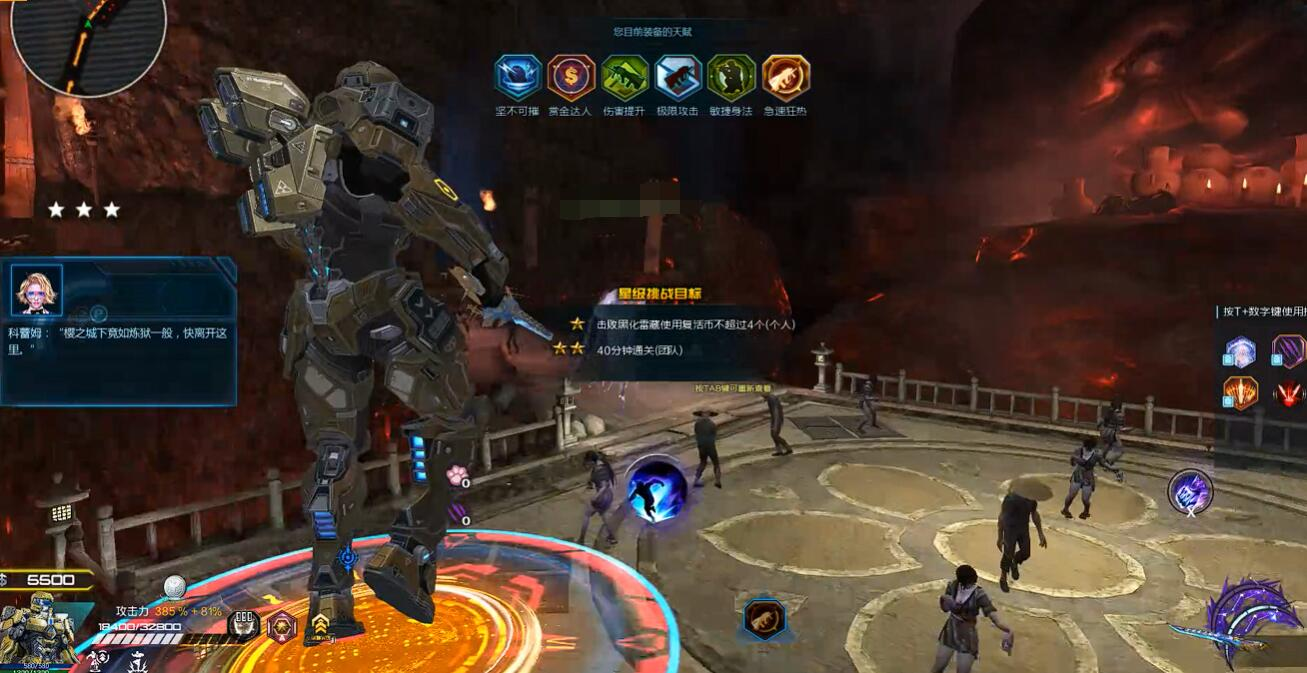
Task: Pick the 极限攻击 talent icon
Action: click(678, 77)
